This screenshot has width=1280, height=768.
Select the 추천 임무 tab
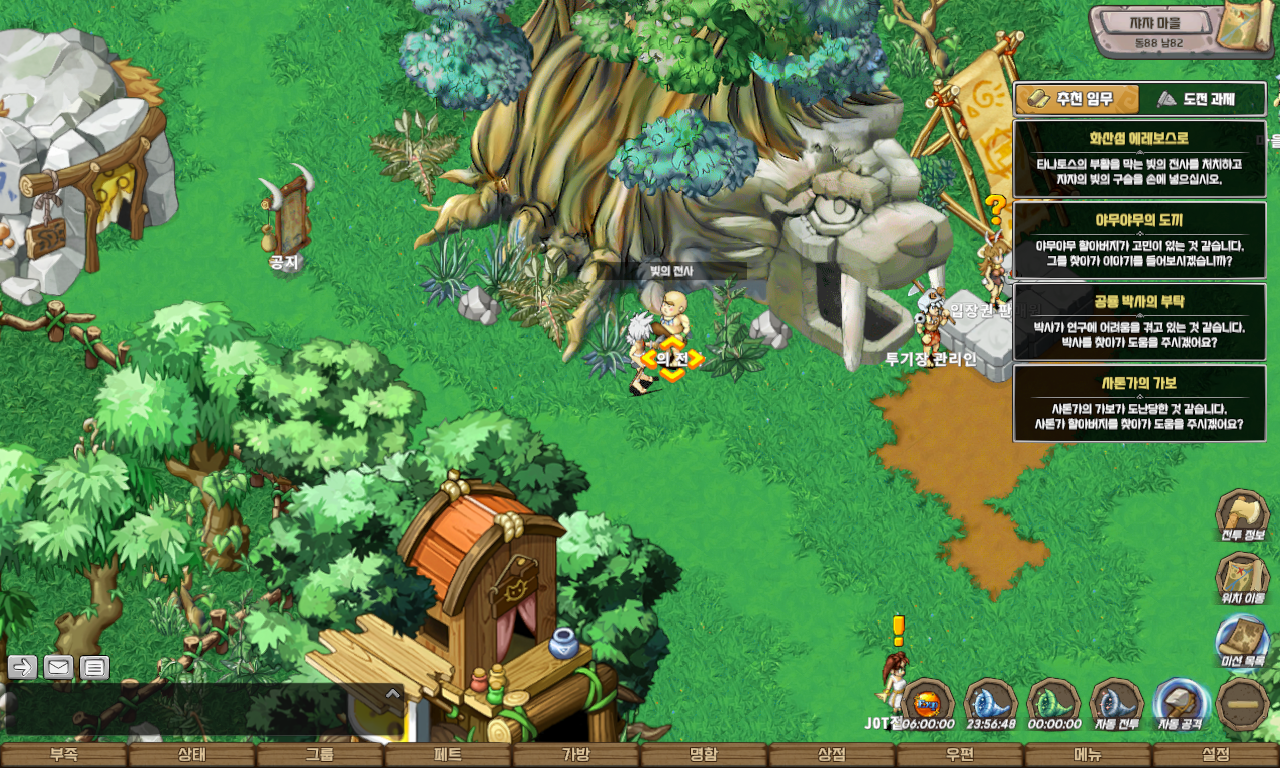click(x=1077, y=99)
